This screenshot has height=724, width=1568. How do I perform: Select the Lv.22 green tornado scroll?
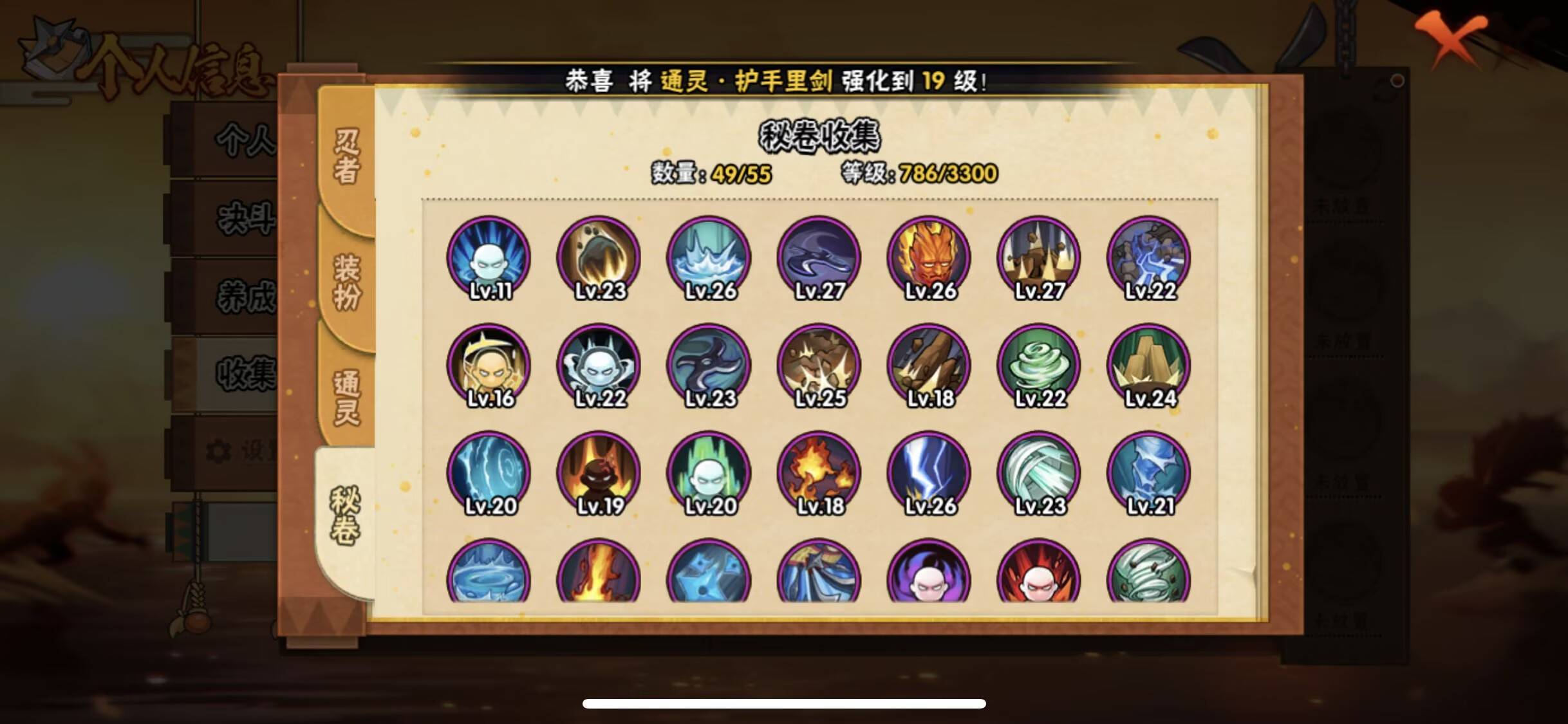[x=1039, y=365]
